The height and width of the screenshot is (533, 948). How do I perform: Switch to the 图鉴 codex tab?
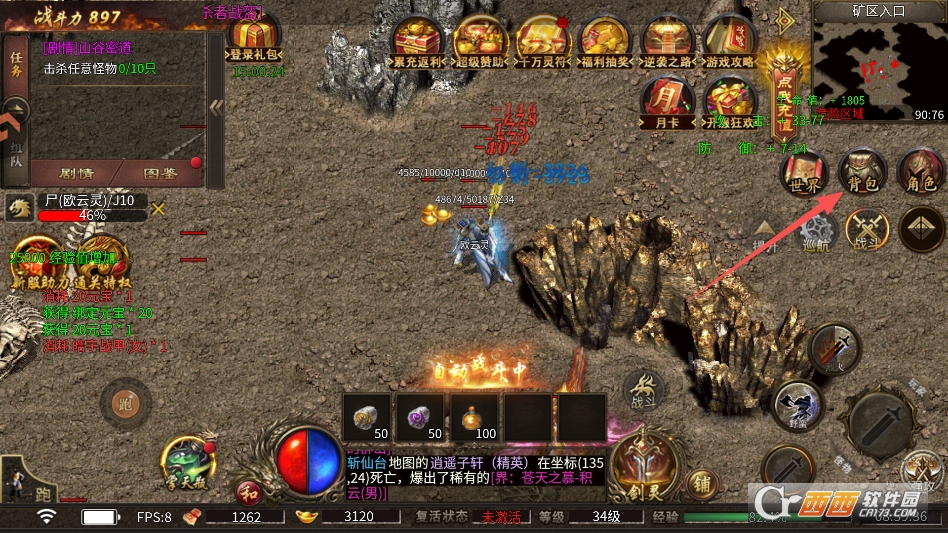click(160, 173)
